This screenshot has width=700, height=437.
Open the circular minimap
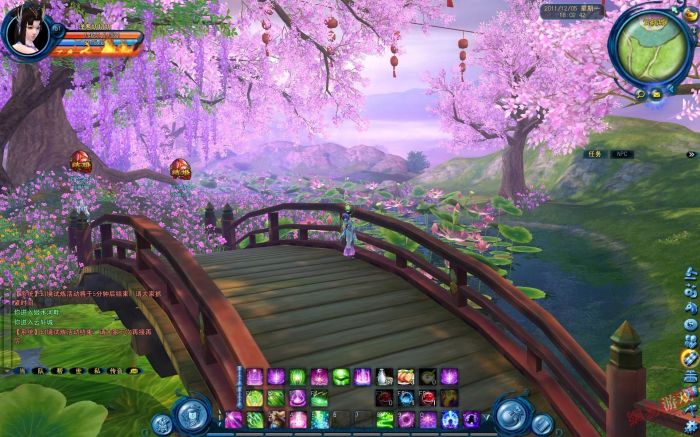(x=651, y=49)
